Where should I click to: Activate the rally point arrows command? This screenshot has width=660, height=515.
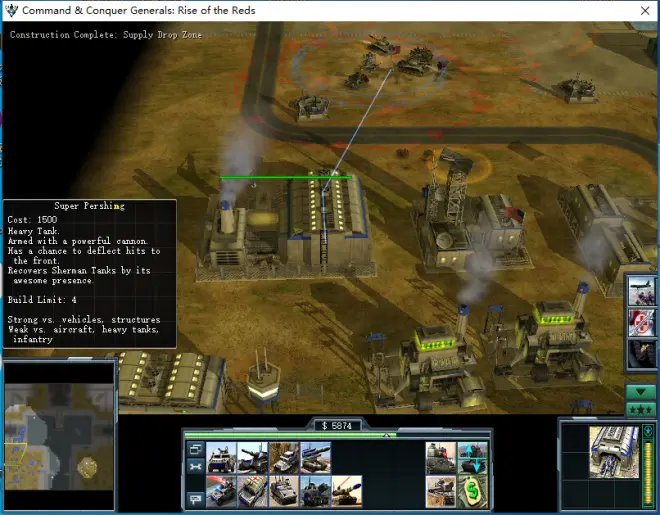click(473, 458)
